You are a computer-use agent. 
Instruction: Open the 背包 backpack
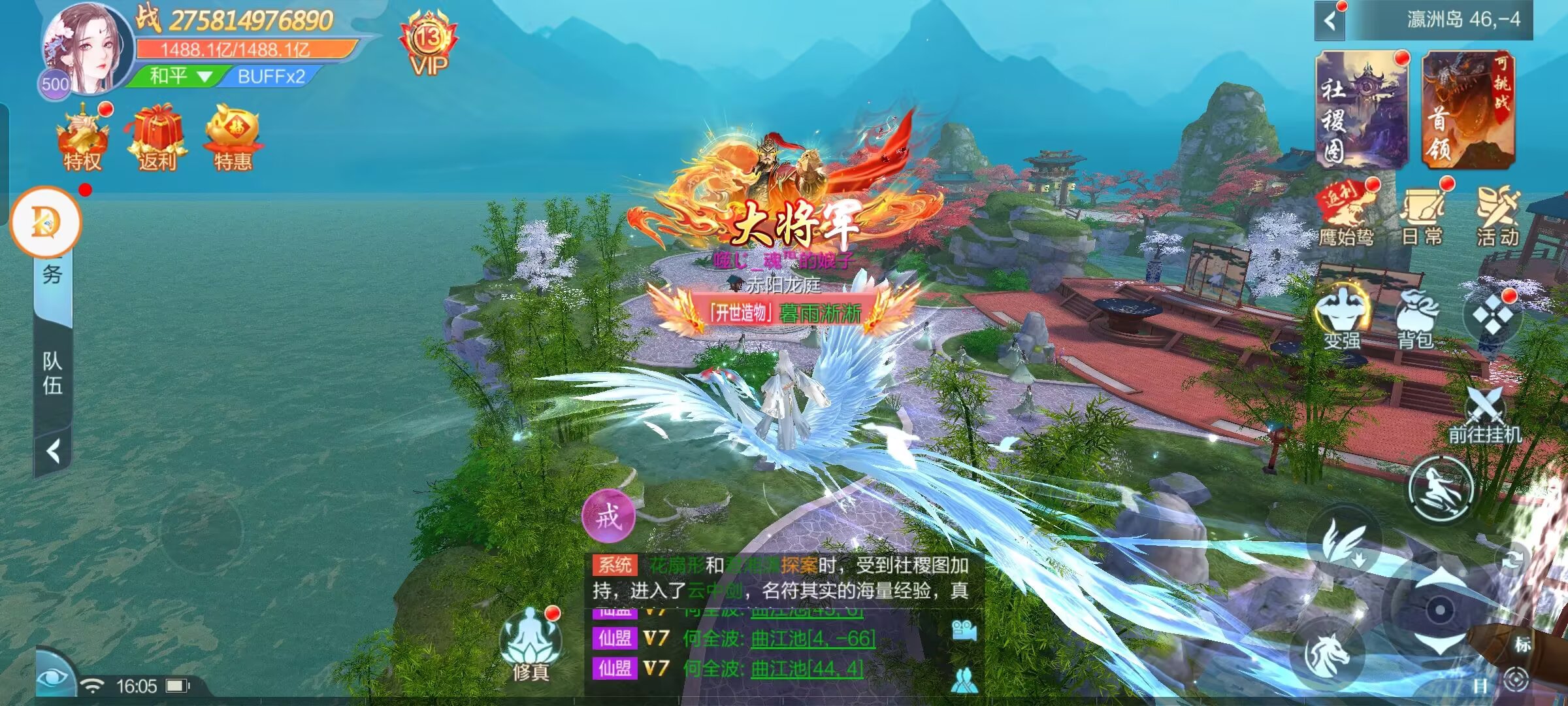point(1416,317)
